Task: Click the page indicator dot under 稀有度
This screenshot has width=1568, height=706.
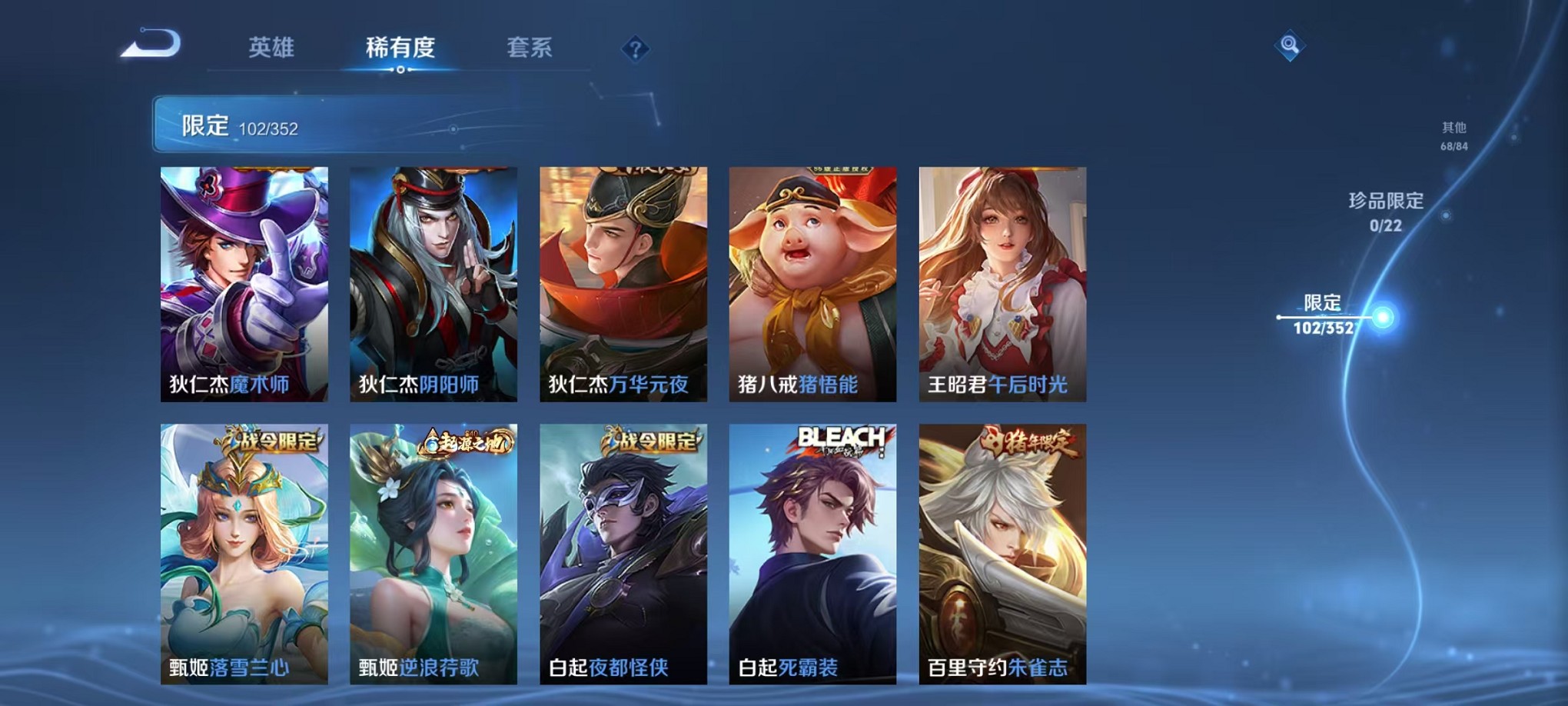Action: tap(400, 71)
